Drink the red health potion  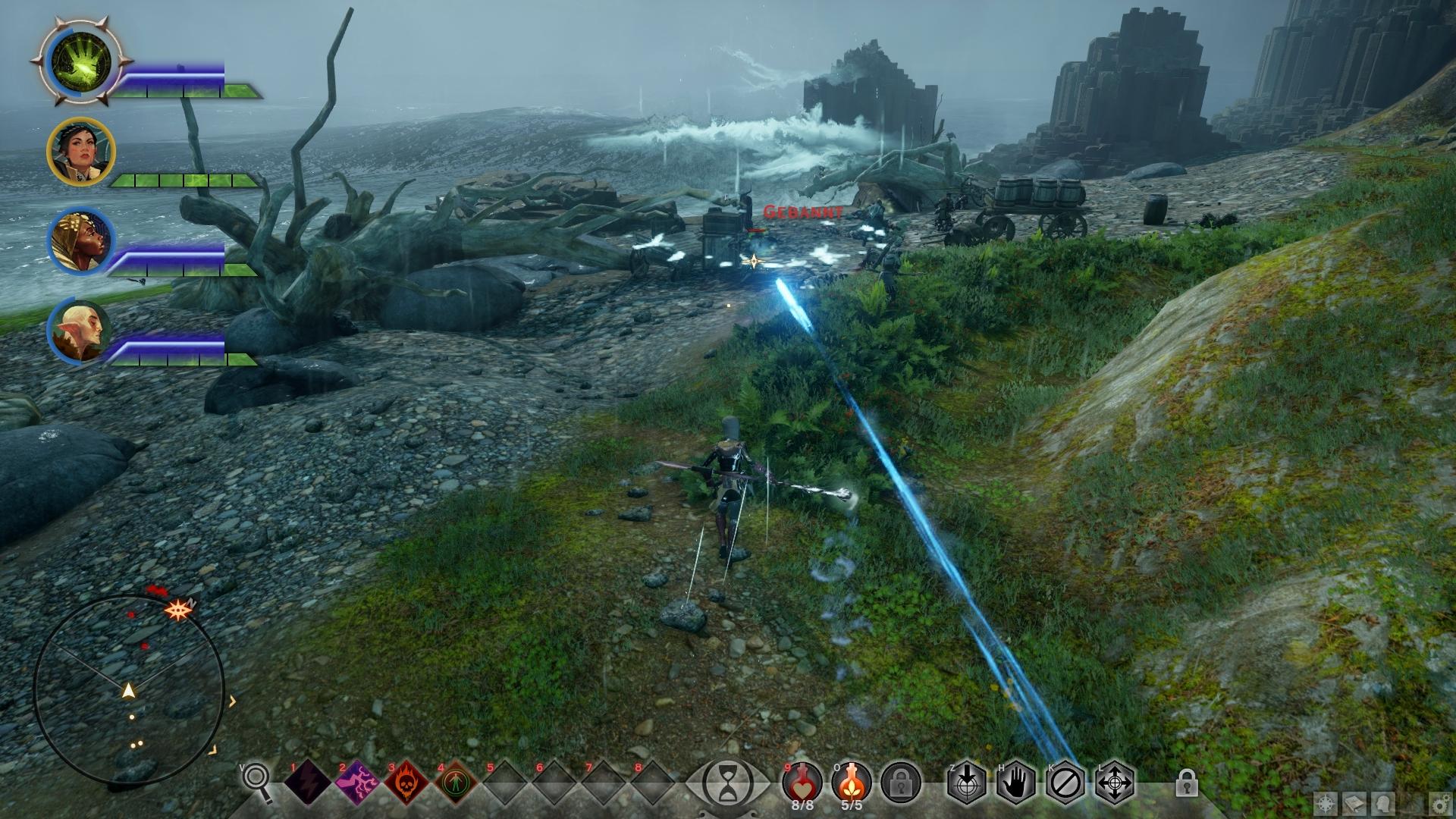click(802, 781)
